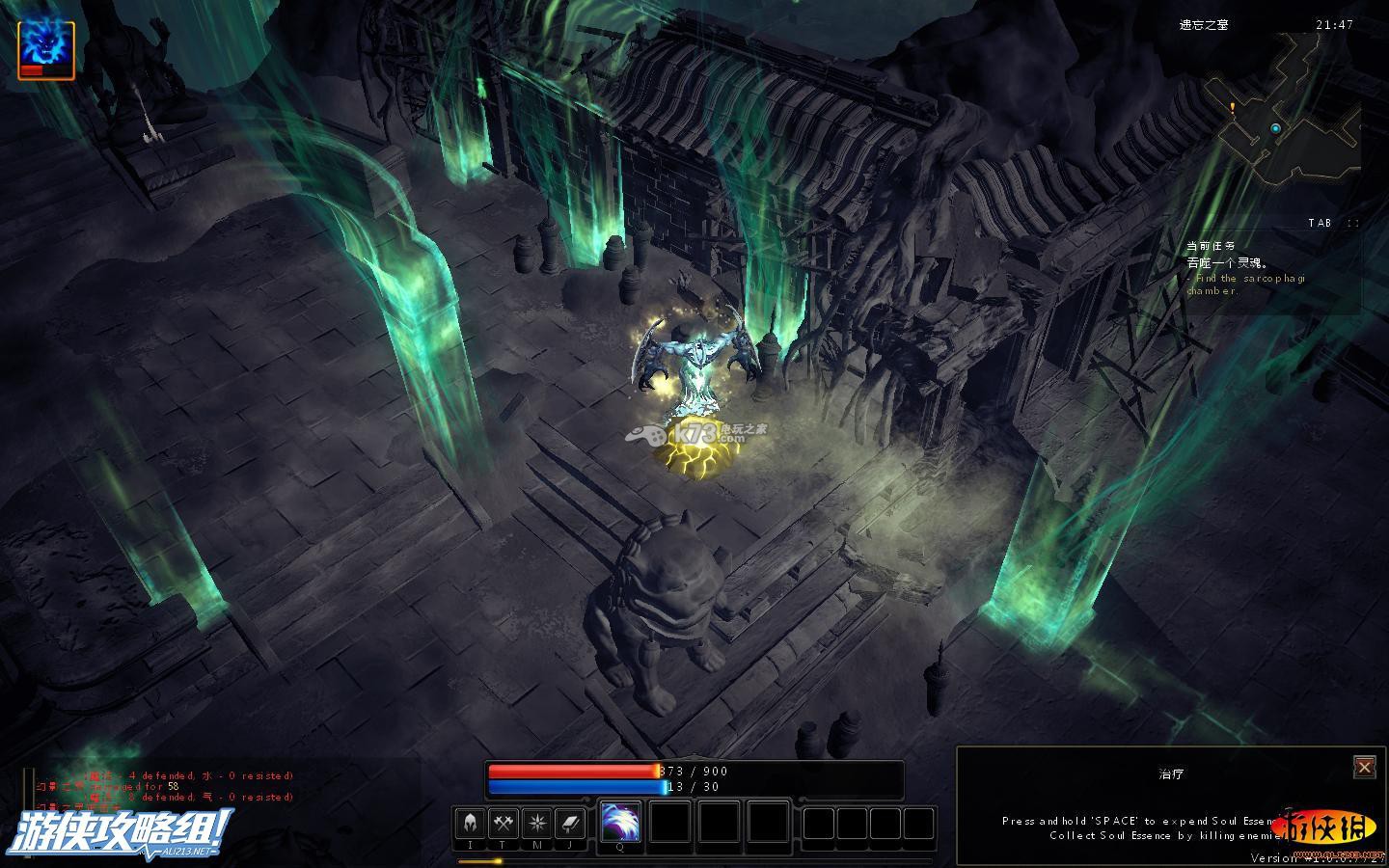Open the inventory via the helmet icon
This screenshot has width=1389, height=868.
pyautogui.click(x=470, y=824)
